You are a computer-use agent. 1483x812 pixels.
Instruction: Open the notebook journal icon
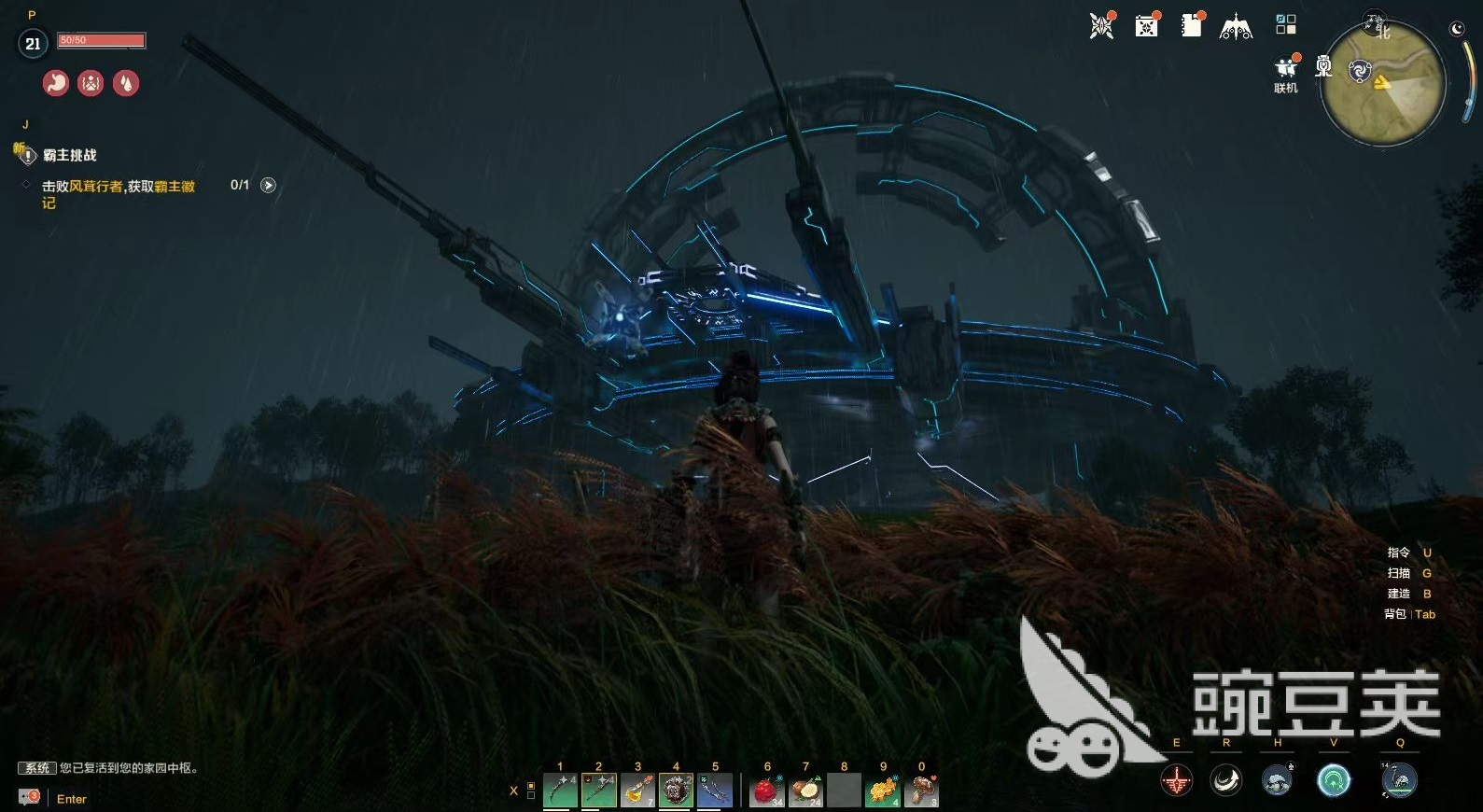tap(1192, 25)
